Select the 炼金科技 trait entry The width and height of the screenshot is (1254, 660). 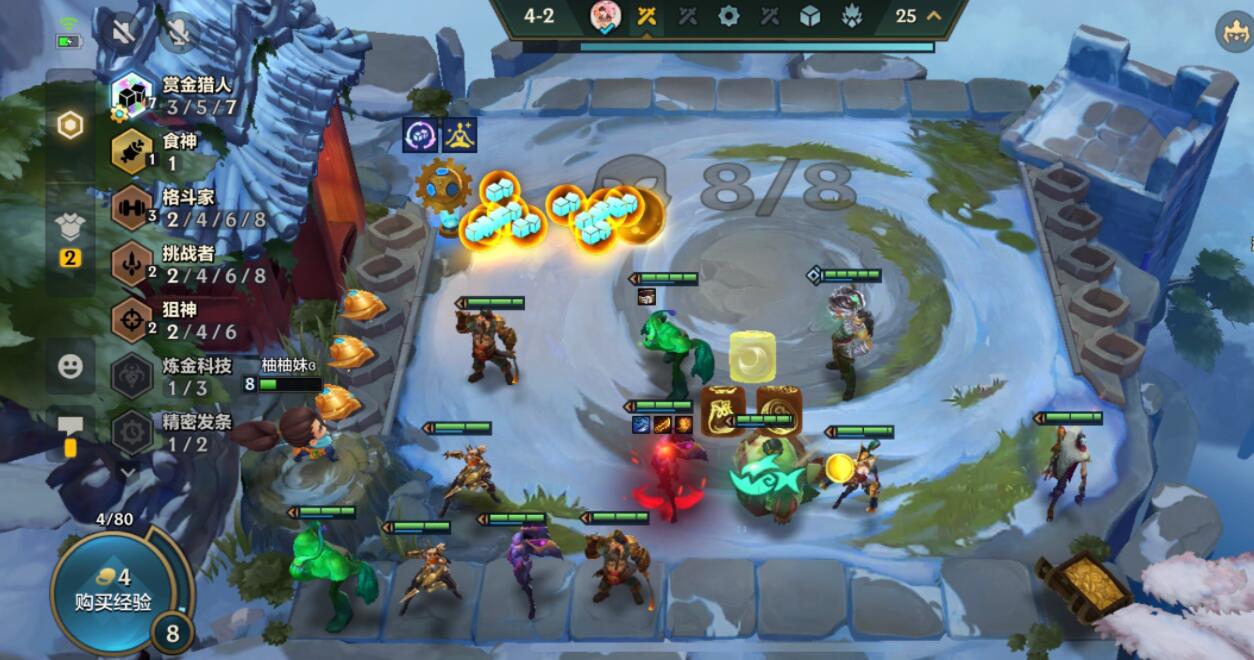point(170,376)
